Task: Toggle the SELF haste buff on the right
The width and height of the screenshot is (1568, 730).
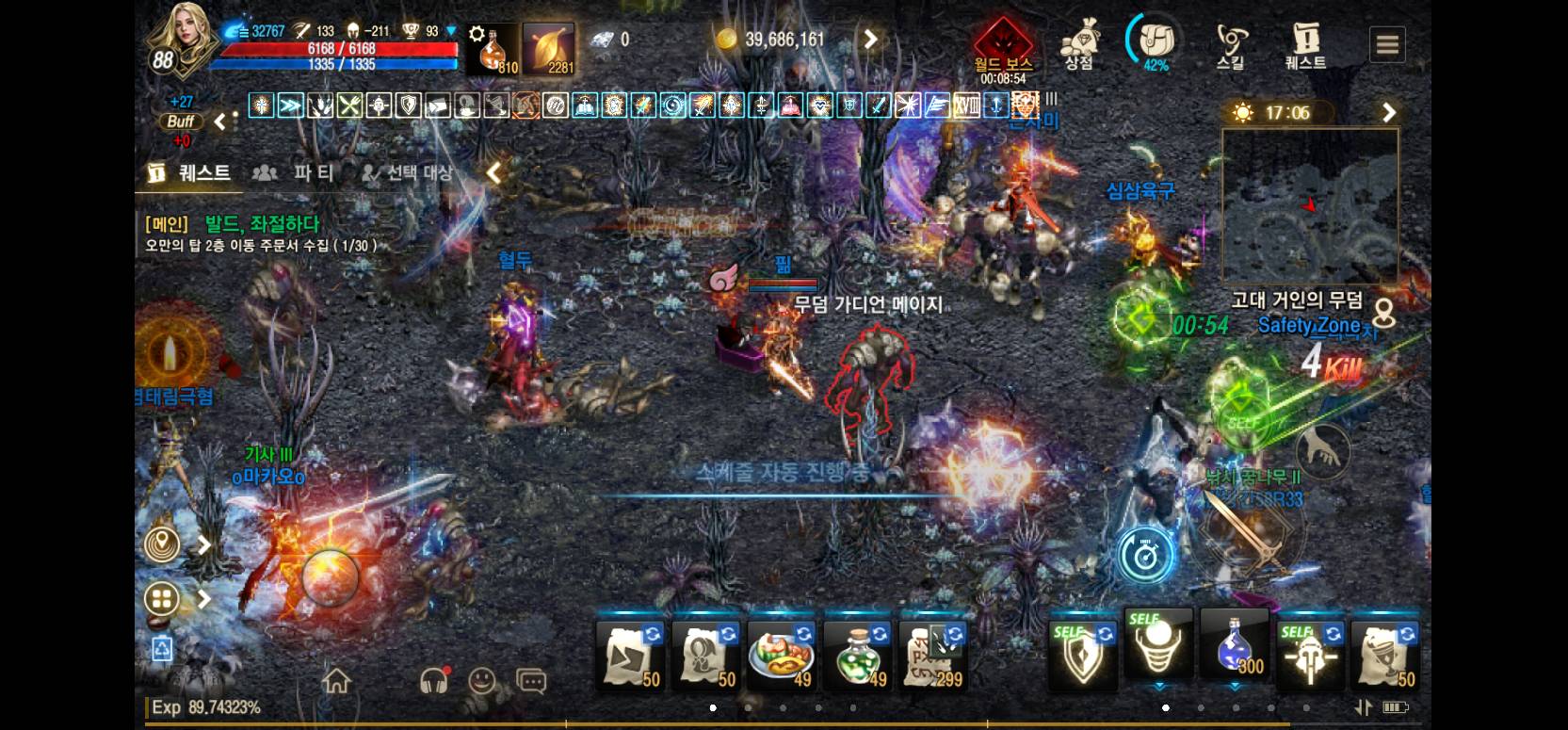Action: pyautogui.click(x=1310, y=650)
